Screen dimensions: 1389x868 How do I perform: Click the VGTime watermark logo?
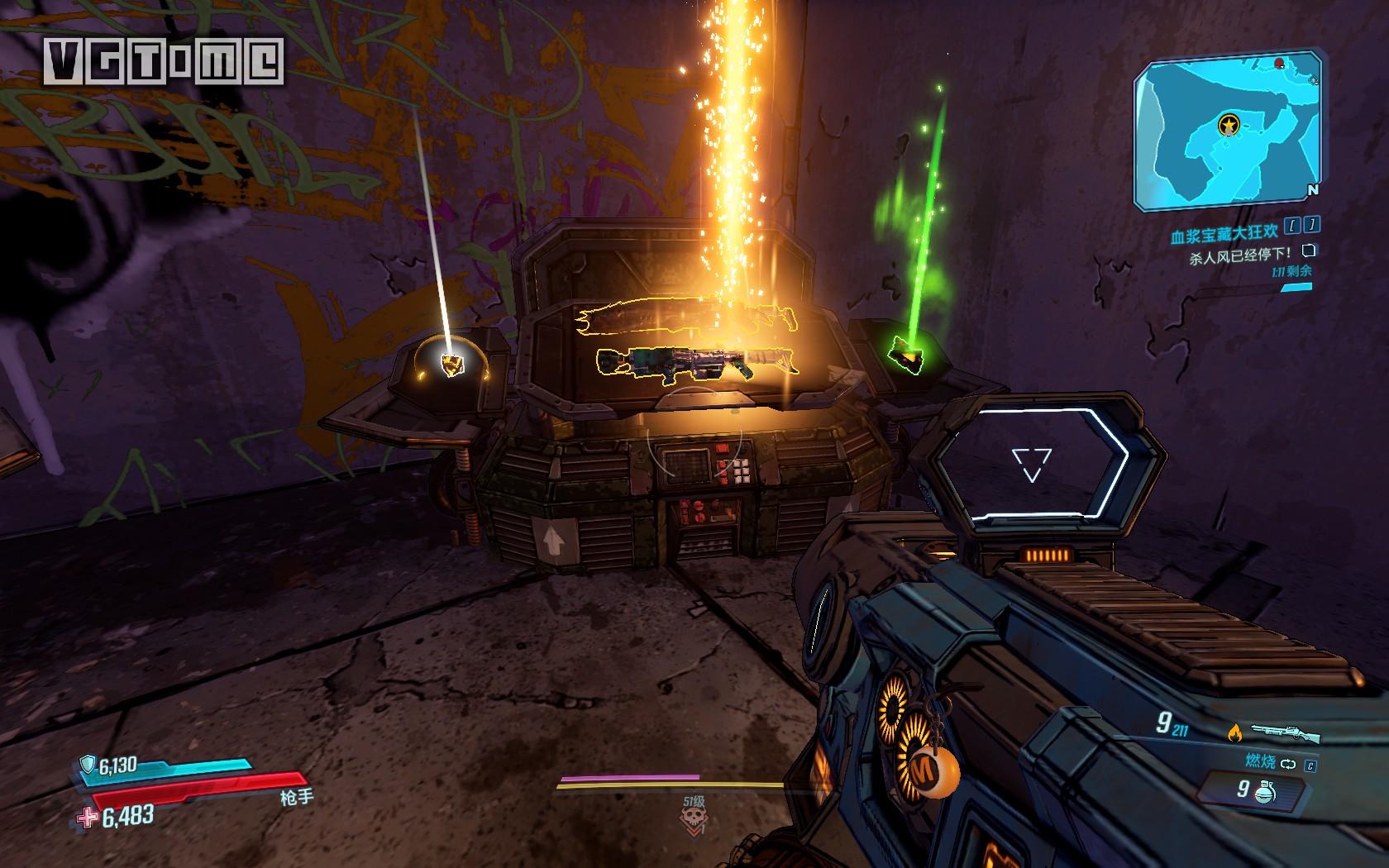click(x=164, y=60)
